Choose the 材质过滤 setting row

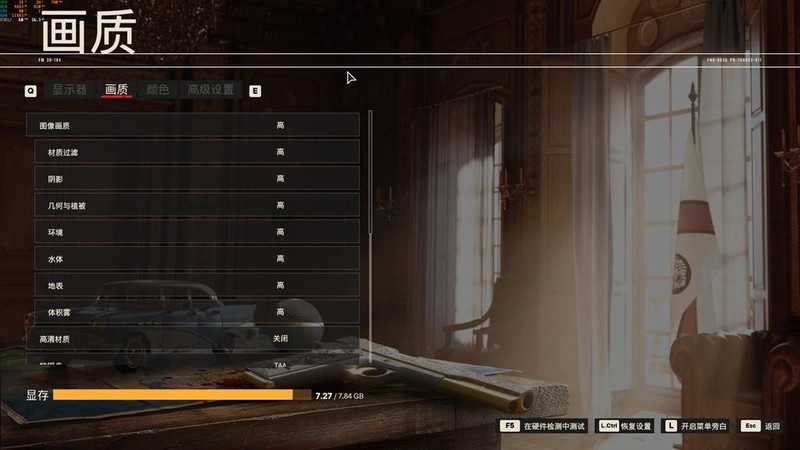click(x=196, y=152)
